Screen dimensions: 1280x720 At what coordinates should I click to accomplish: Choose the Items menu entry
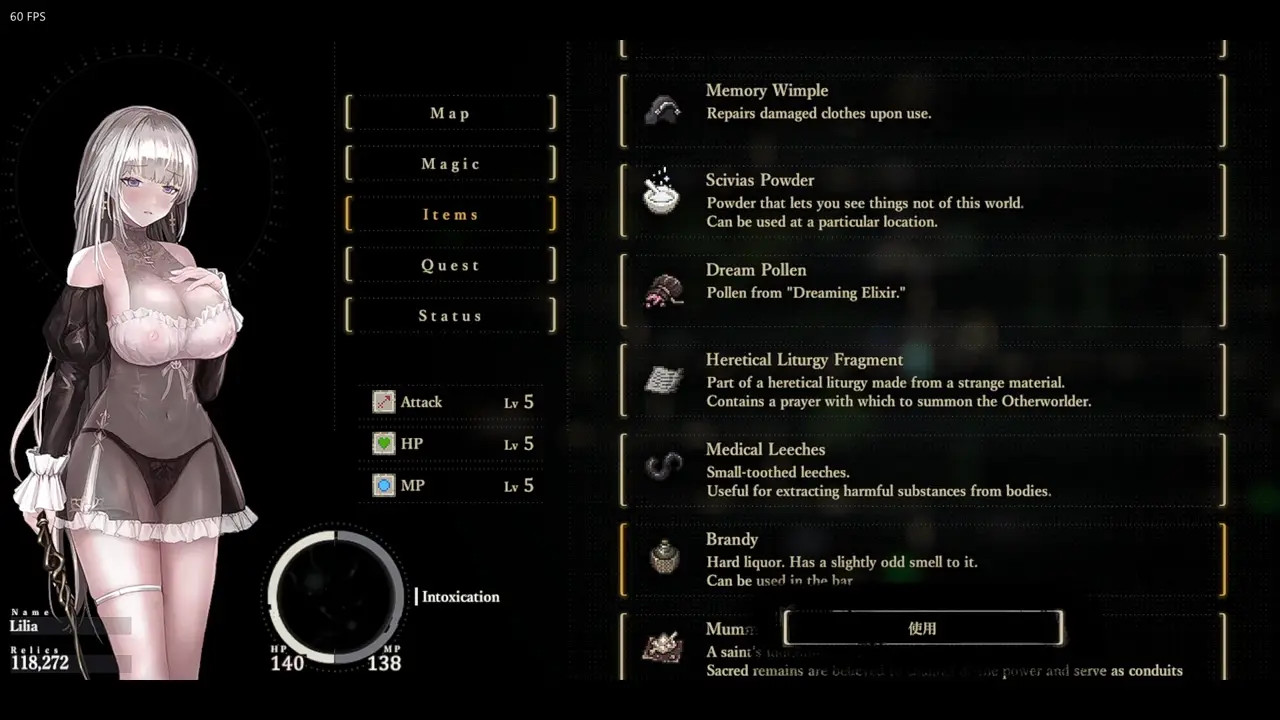450,214
